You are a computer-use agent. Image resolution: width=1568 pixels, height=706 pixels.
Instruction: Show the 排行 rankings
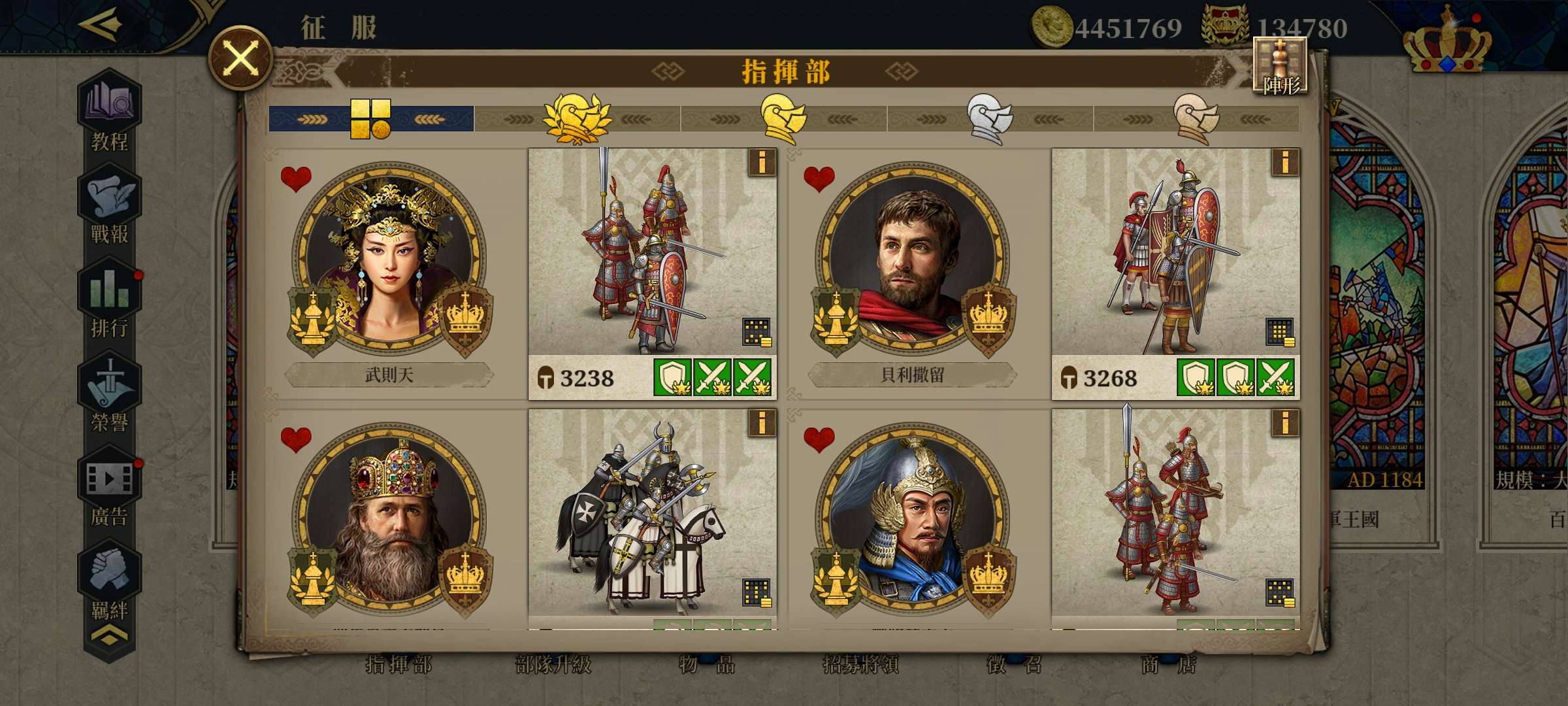point(109,299)
